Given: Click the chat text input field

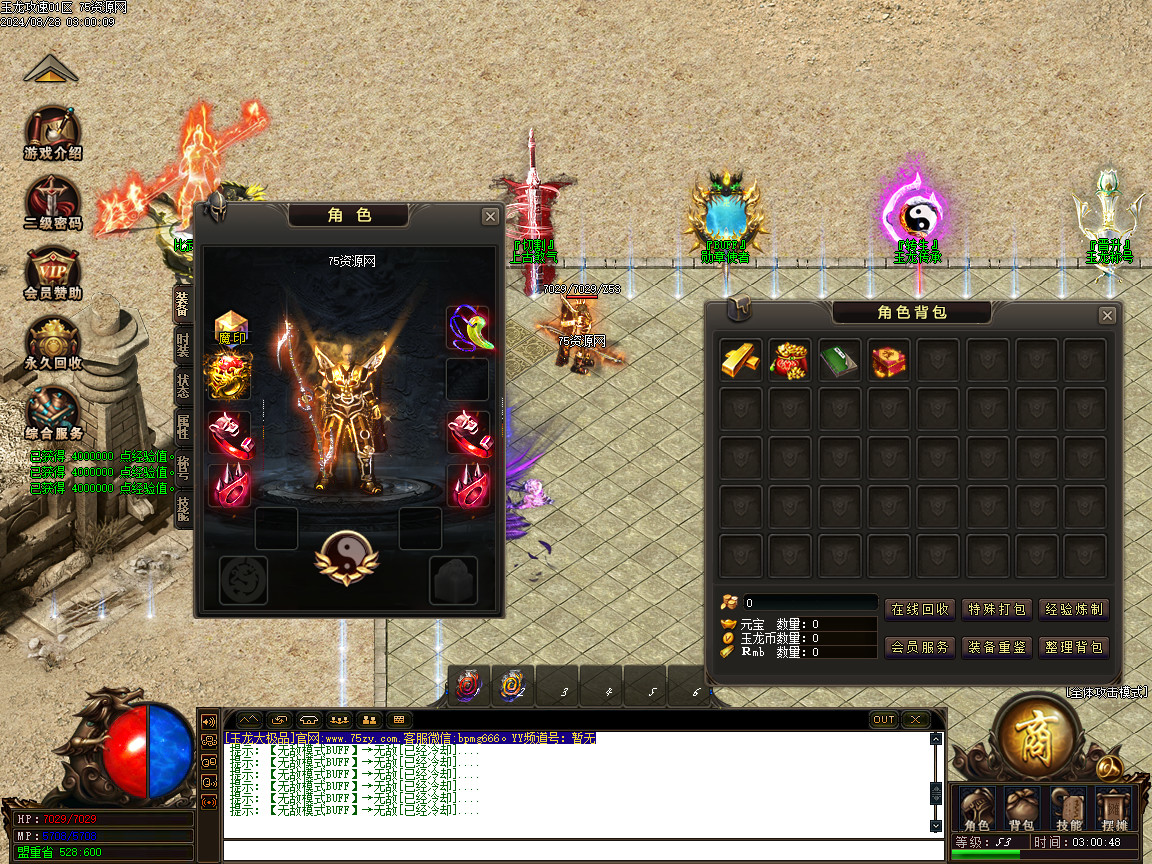Looking at the screenshot, I should point(580,851).
